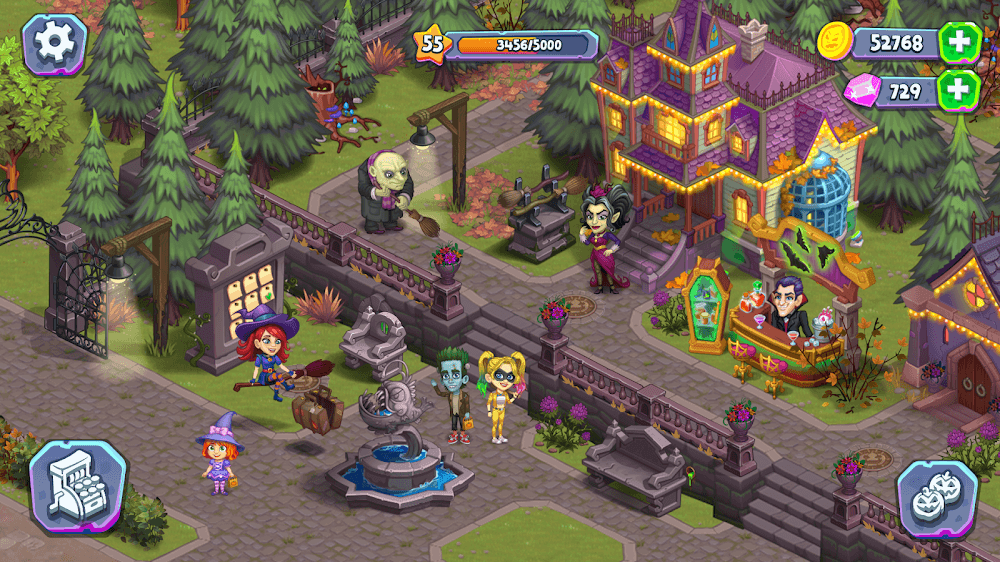Tap the level 55 star badge
Viewport: 1000px width, 562px height.
pyautogui.click(x=432, y=44)
